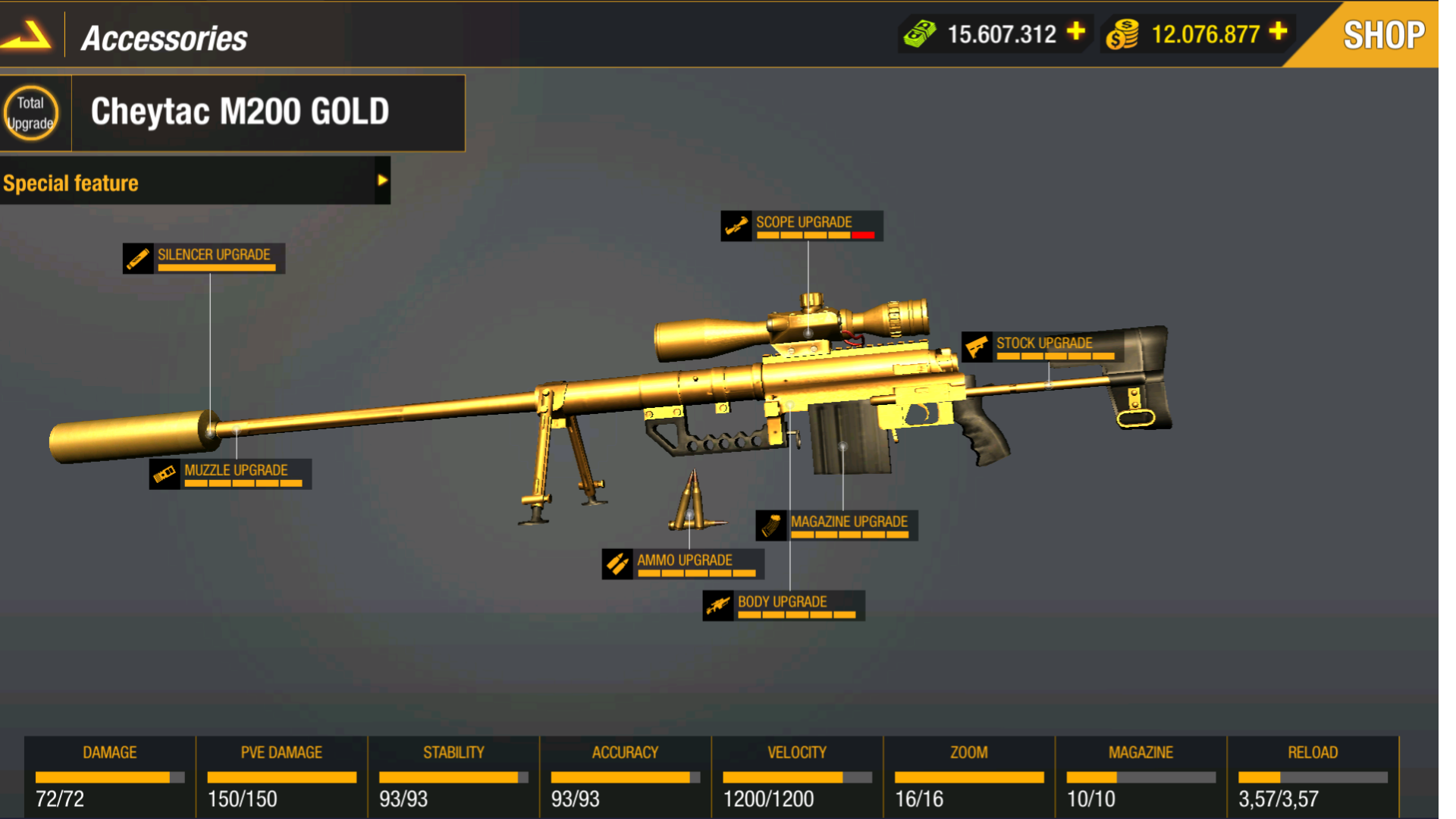The width and height of the screenshot is (1456, 819).
Task: Select the Body Upgrade
Action: coord(783,605)
